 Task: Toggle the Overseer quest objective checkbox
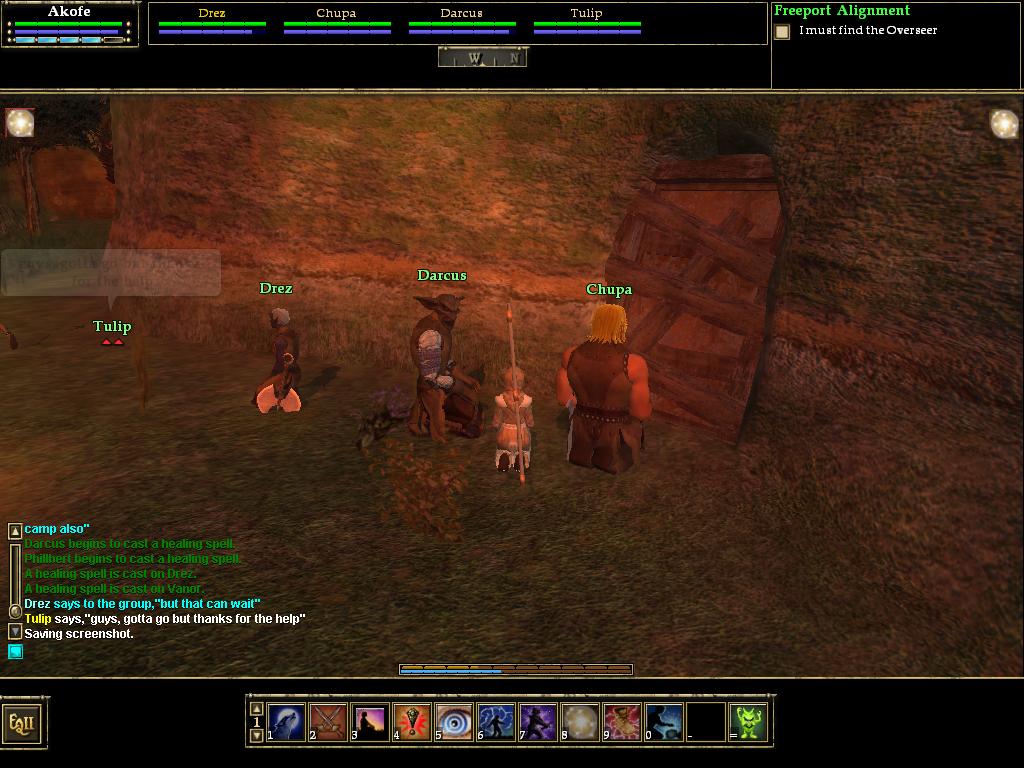782,32
